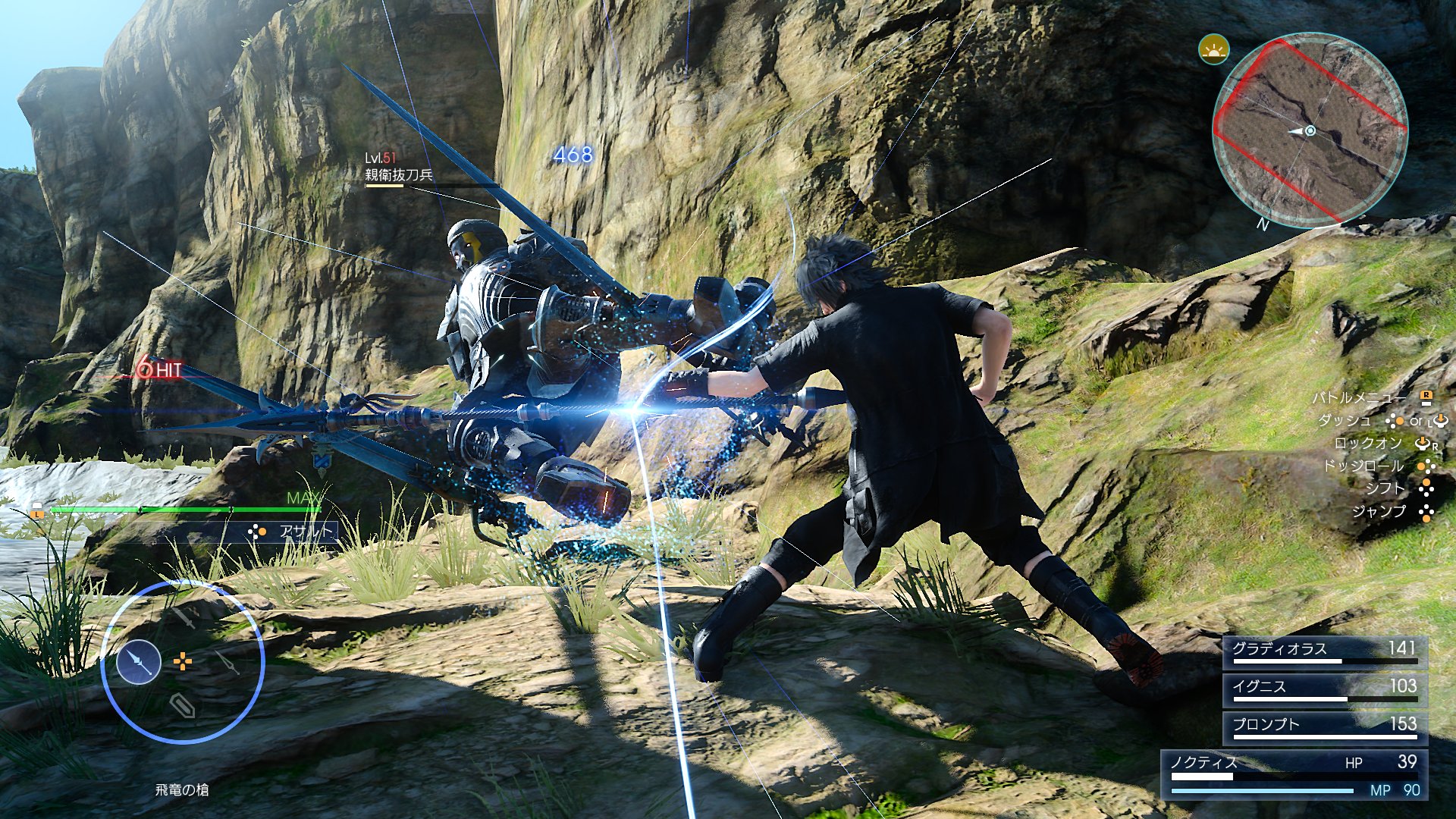The width and height of the screenshot is (1456, 819).
Task: Select the highlighted Dragoon Lance weapon icon
Action: (138, 661)
